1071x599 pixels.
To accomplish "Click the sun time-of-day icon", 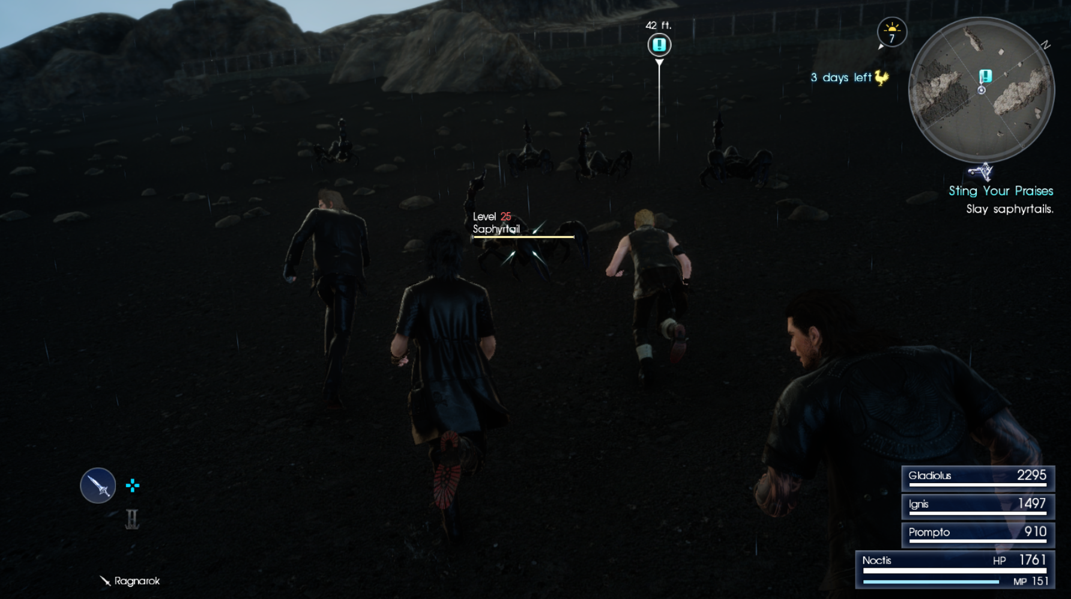I will click(891, 32).
